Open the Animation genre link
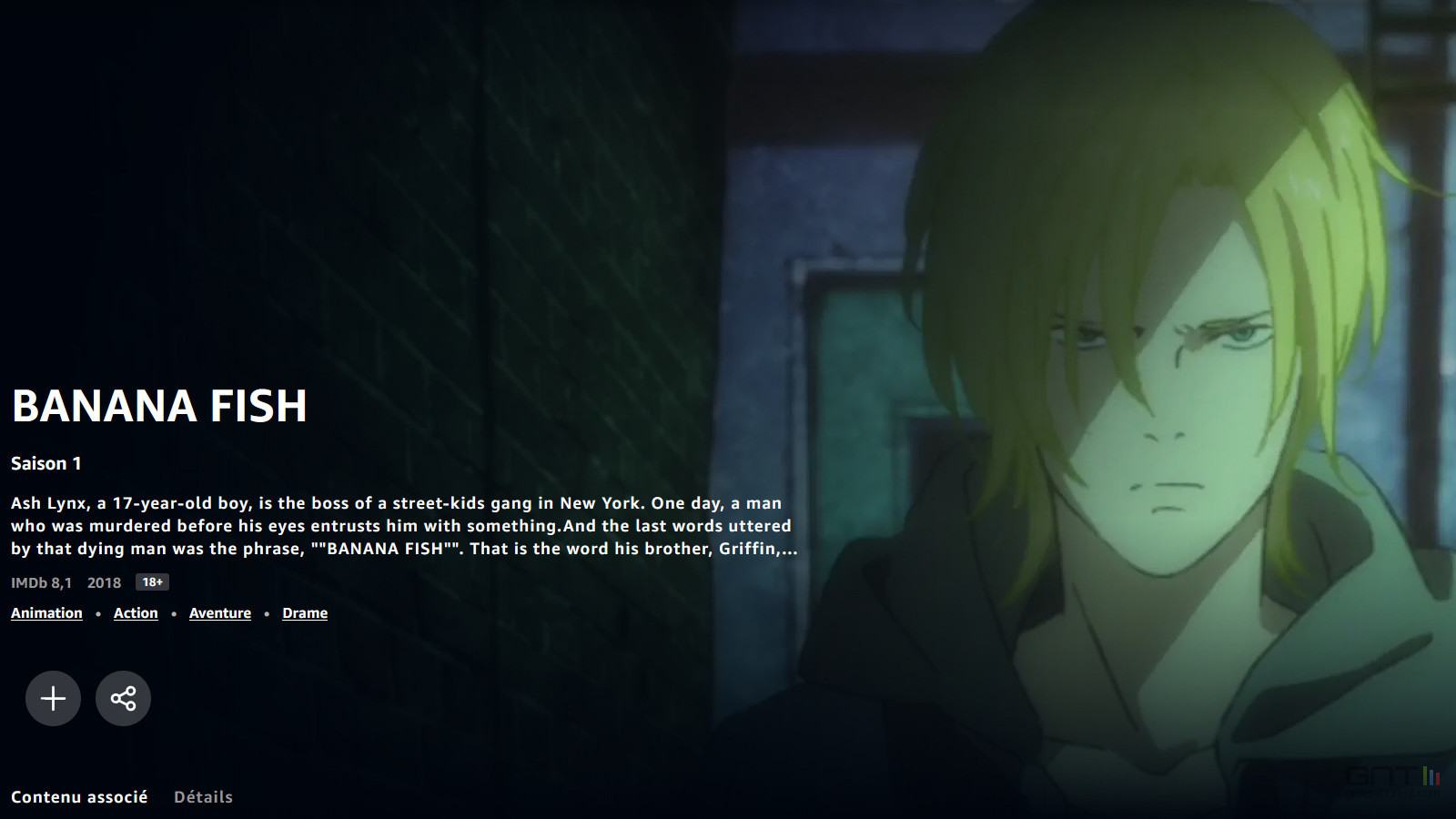This screenshot has height=819, width=1456. 46,613
